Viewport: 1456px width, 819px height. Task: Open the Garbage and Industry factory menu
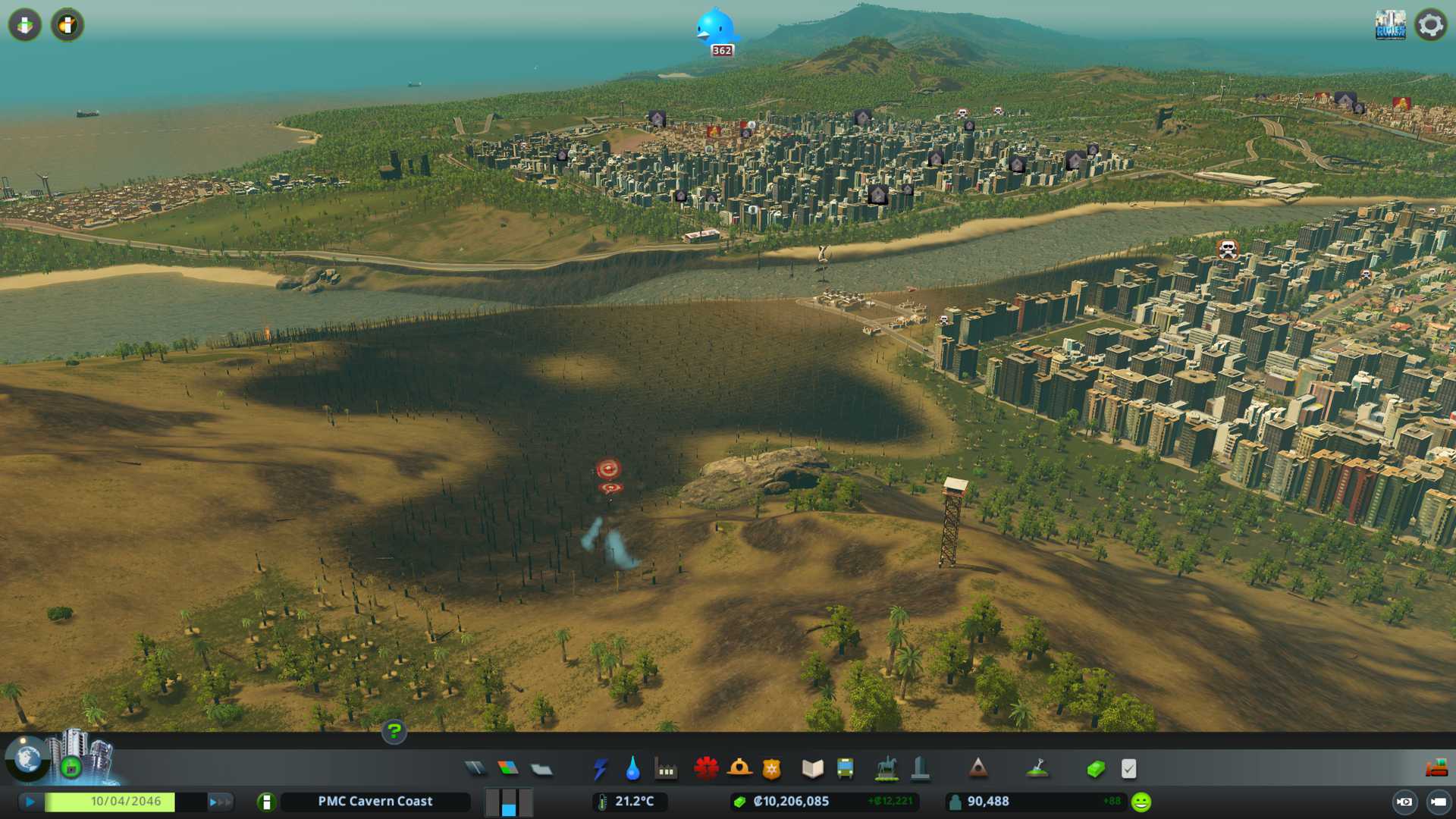pos(666,769)
